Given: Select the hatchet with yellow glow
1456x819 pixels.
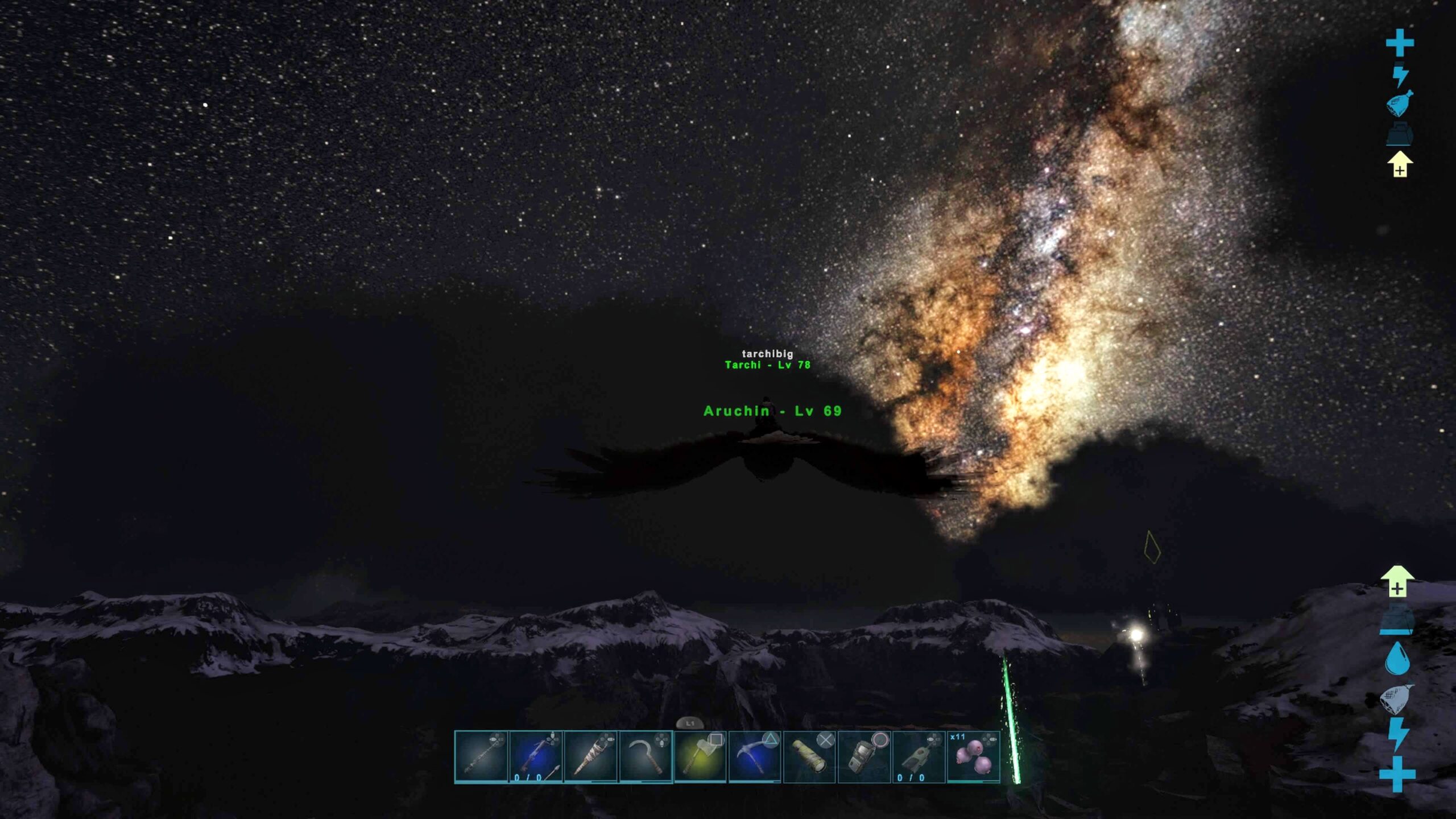Looking at the screenshot, I should coord(700,757).
